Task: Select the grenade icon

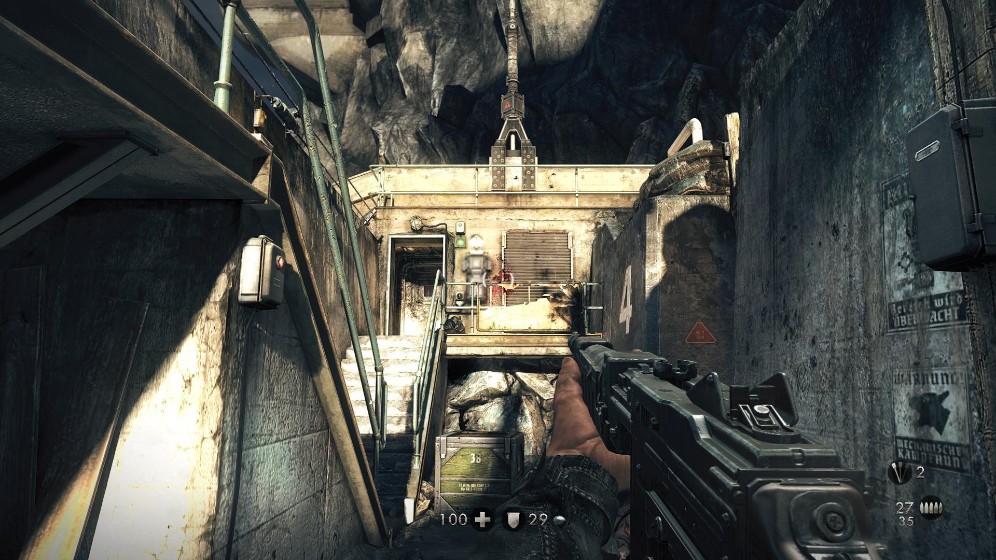Action: click(899, 473)
